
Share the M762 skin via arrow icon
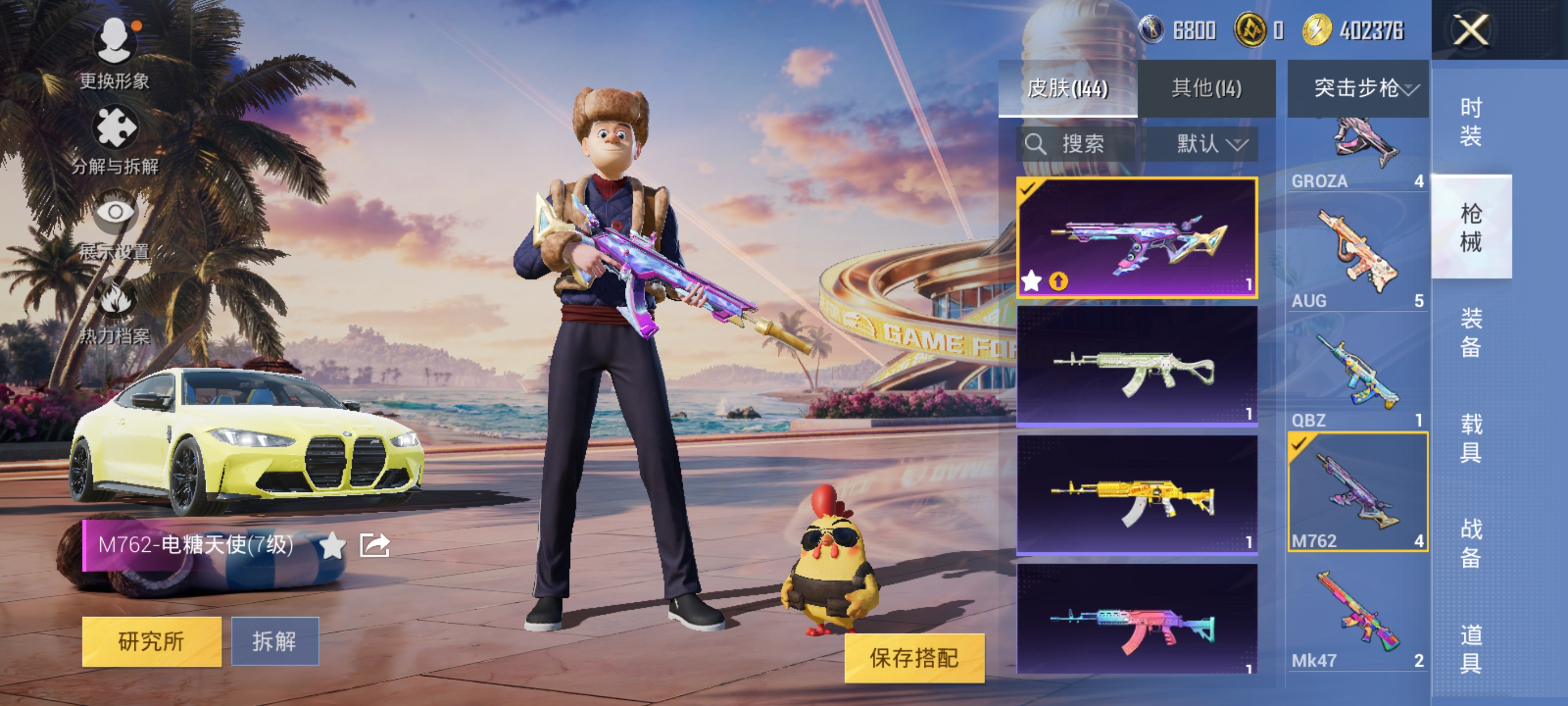pos(374,545)
